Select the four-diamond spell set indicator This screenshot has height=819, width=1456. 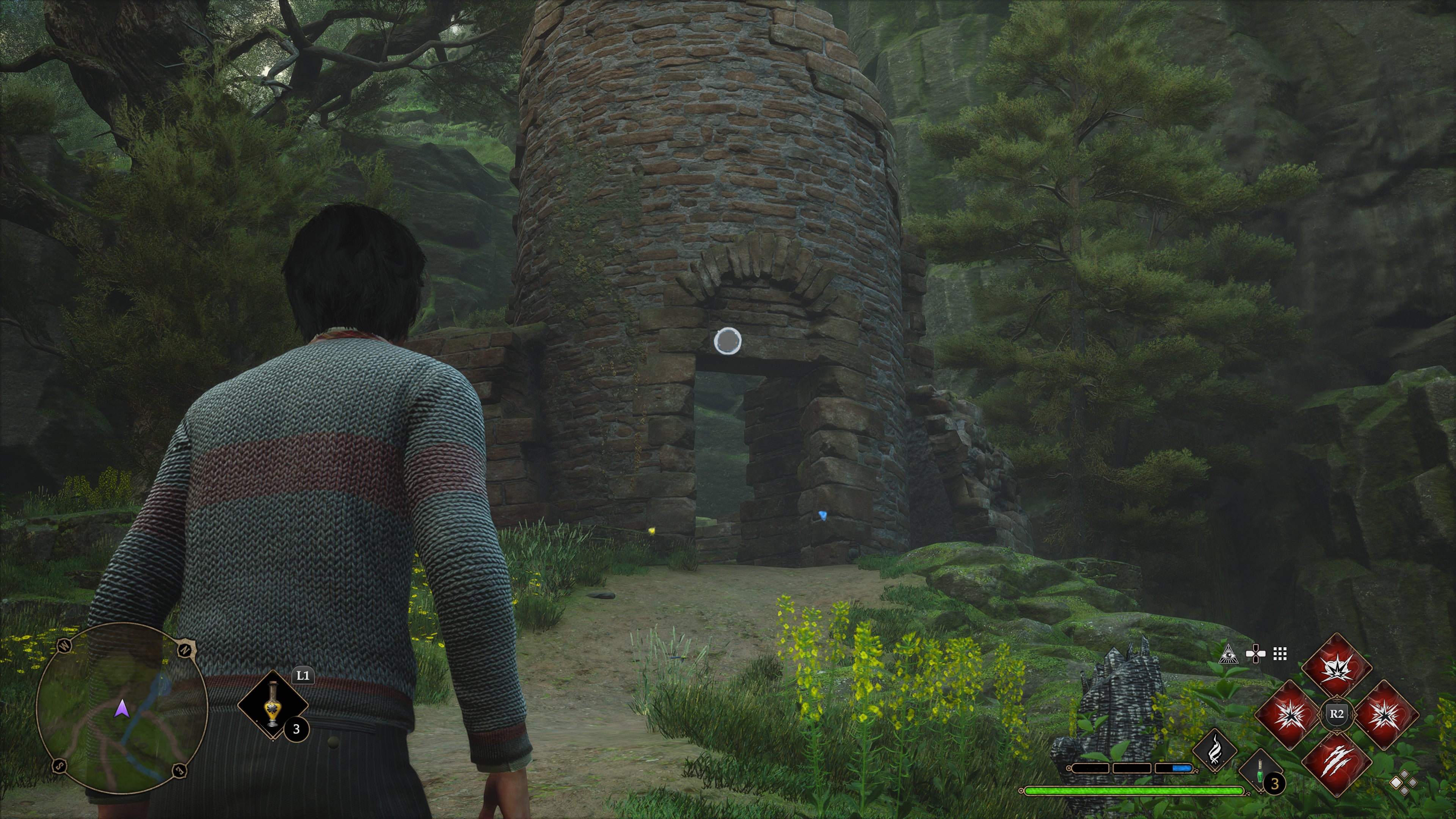pos(1404,783)
